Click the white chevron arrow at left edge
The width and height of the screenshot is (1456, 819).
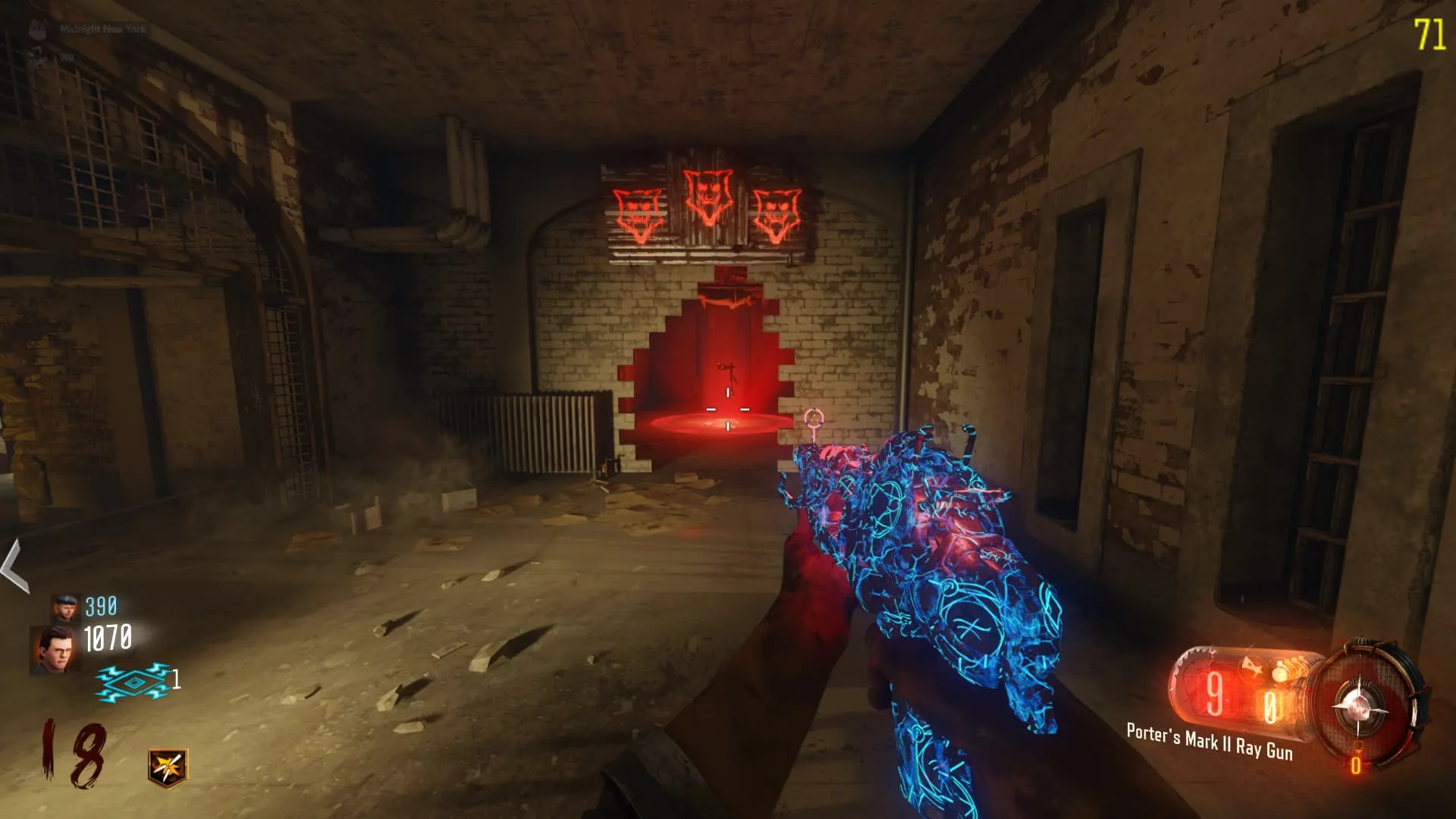point(15,565)
